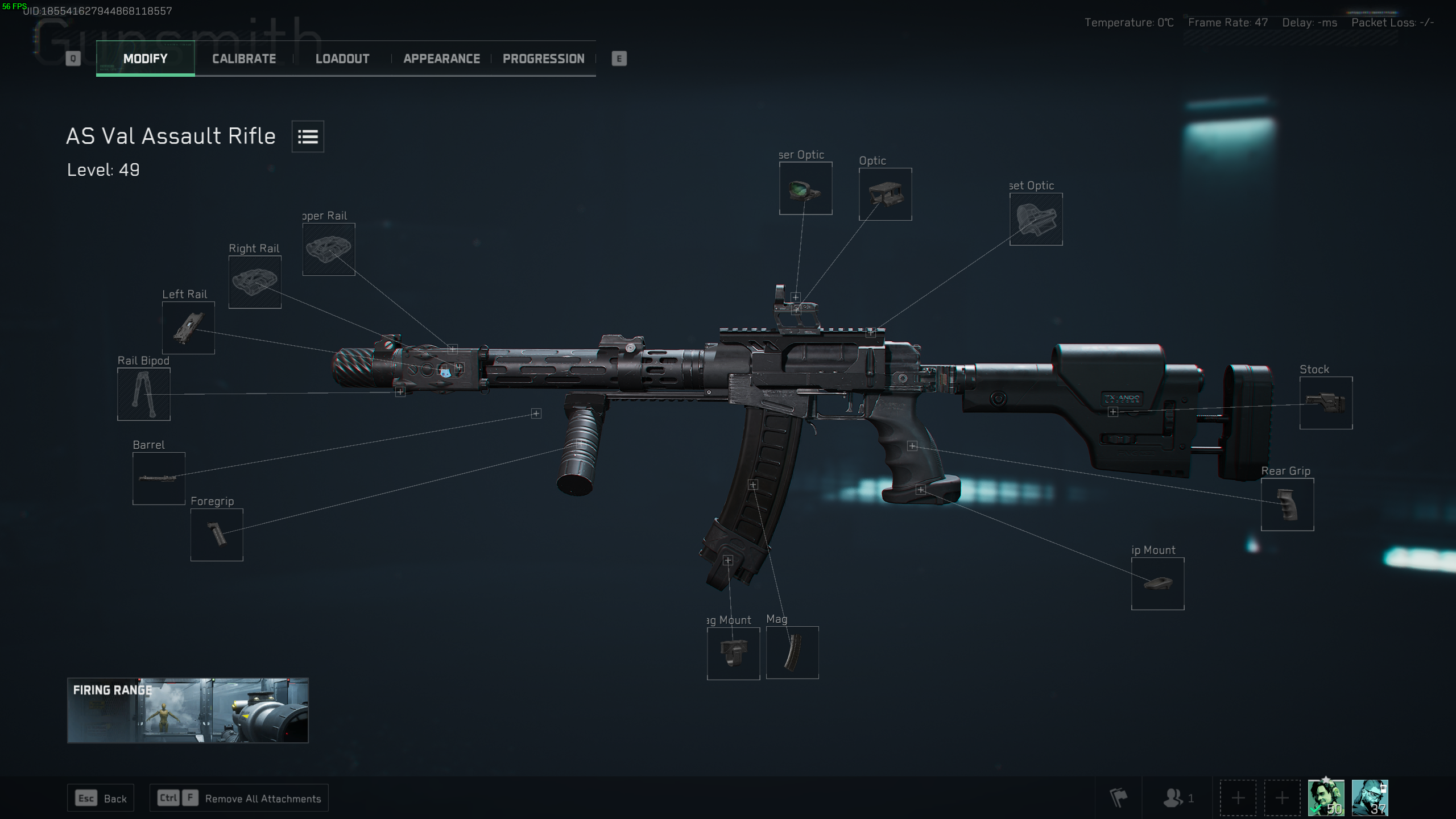Select the Mag attachment slot icon

[792, 652]
